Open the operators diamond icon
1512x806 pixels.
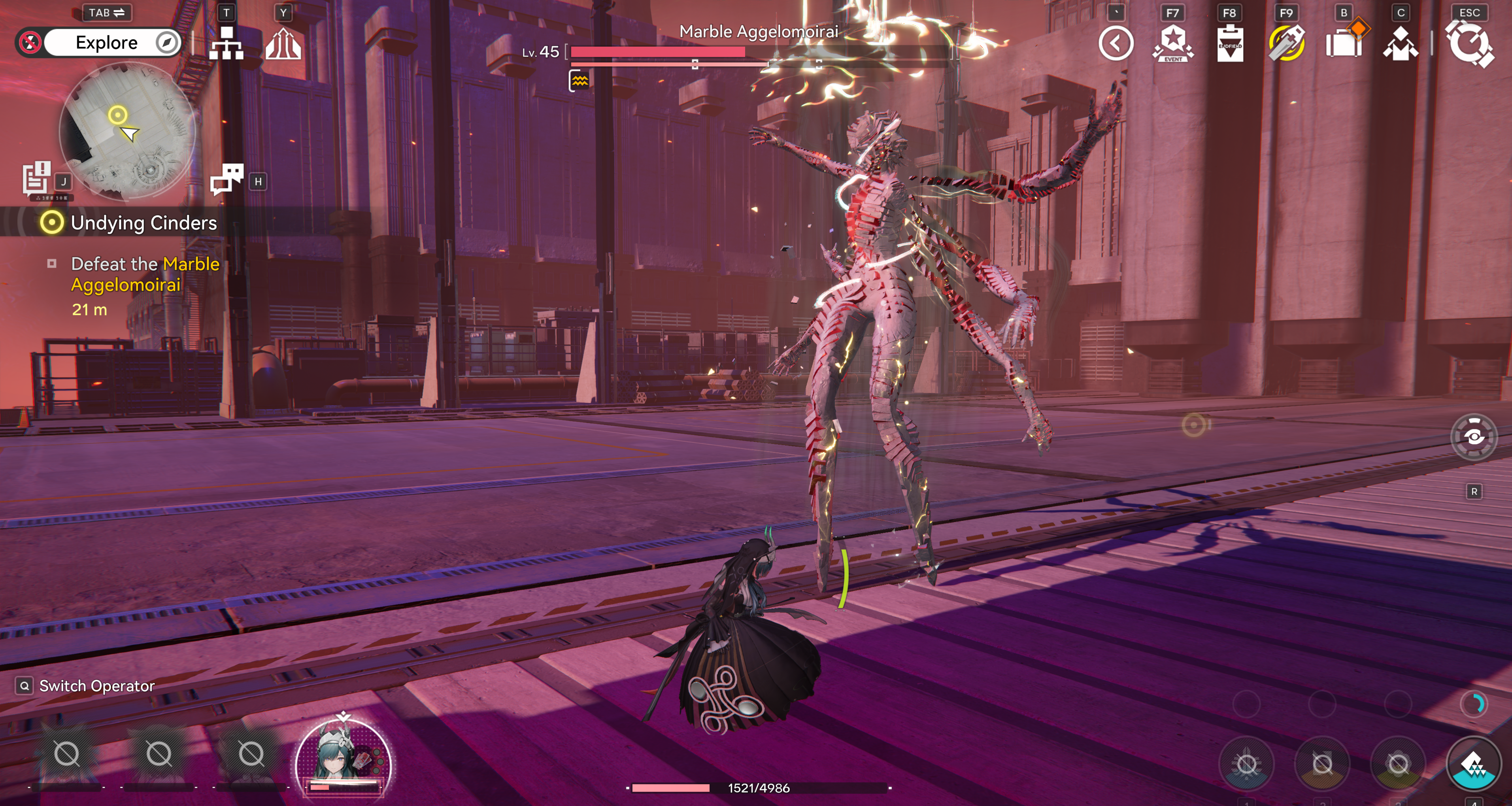(1401, 43)
